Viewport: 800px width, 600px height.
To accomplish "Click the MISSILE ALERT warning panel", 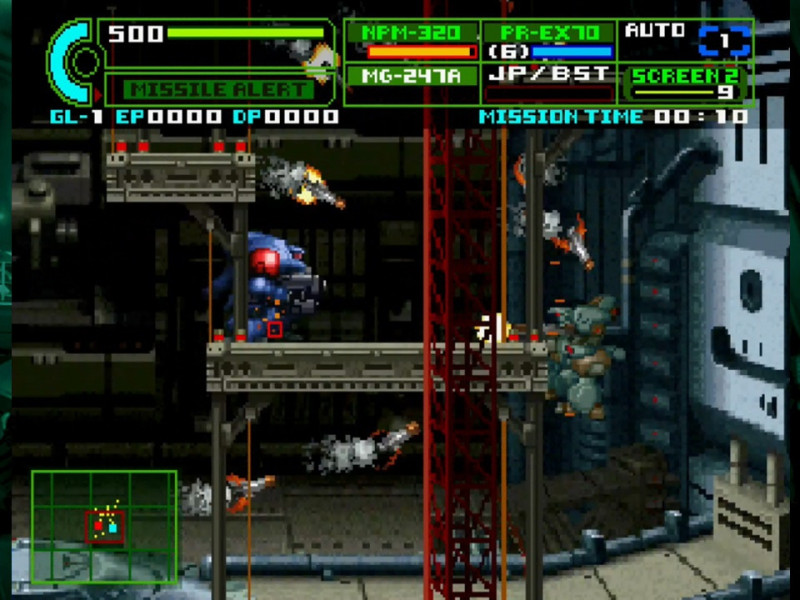I will tap(221, 88).
